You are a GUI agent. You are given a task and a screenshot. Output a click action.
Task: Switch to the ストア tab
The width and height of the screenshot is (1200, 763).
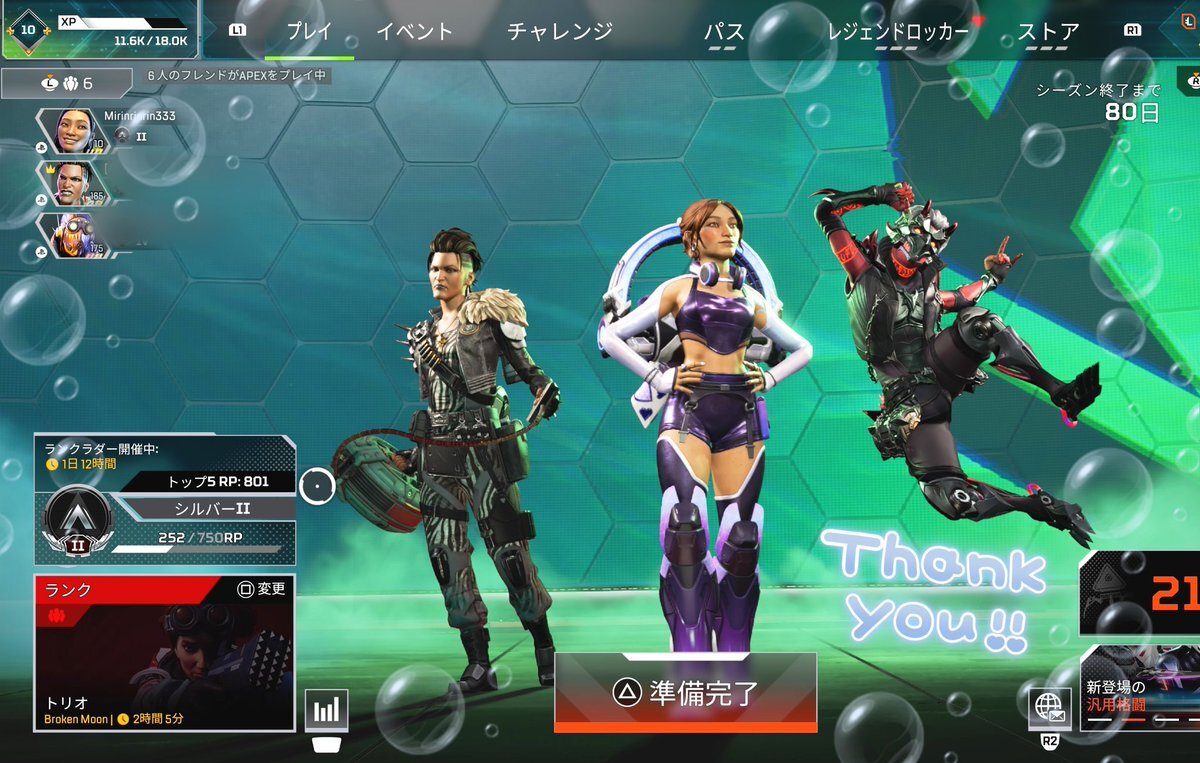[x=1048, y=31]
